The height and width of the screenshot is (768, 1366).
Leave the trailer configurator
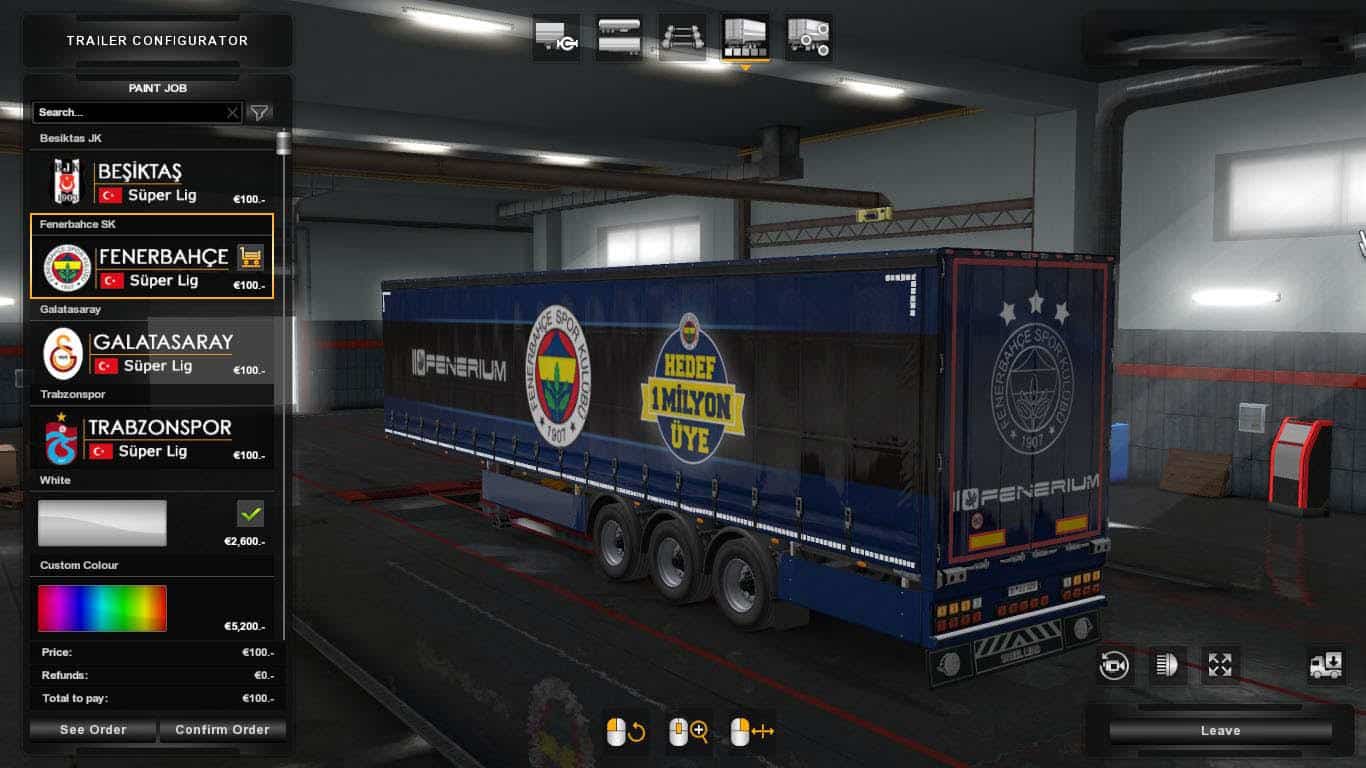tap(1220, 731)
